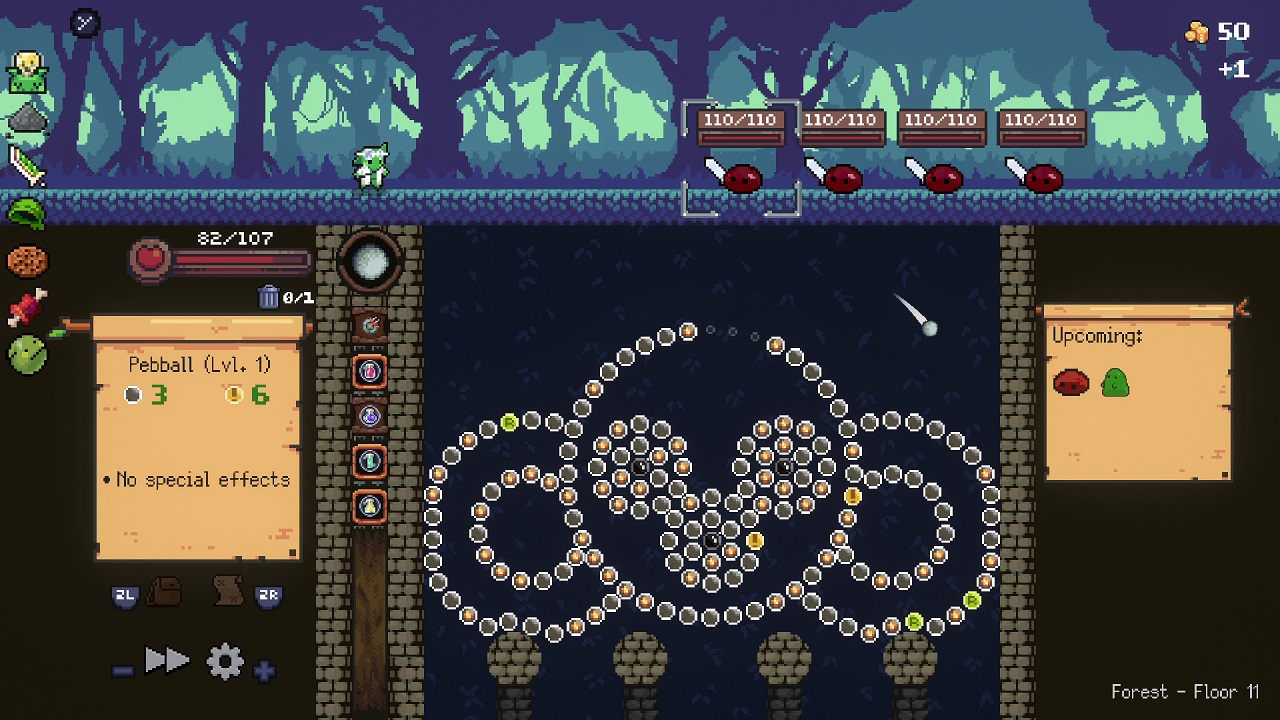
Task: Click the cookie item in the sidebar
Action: (28, 260)
